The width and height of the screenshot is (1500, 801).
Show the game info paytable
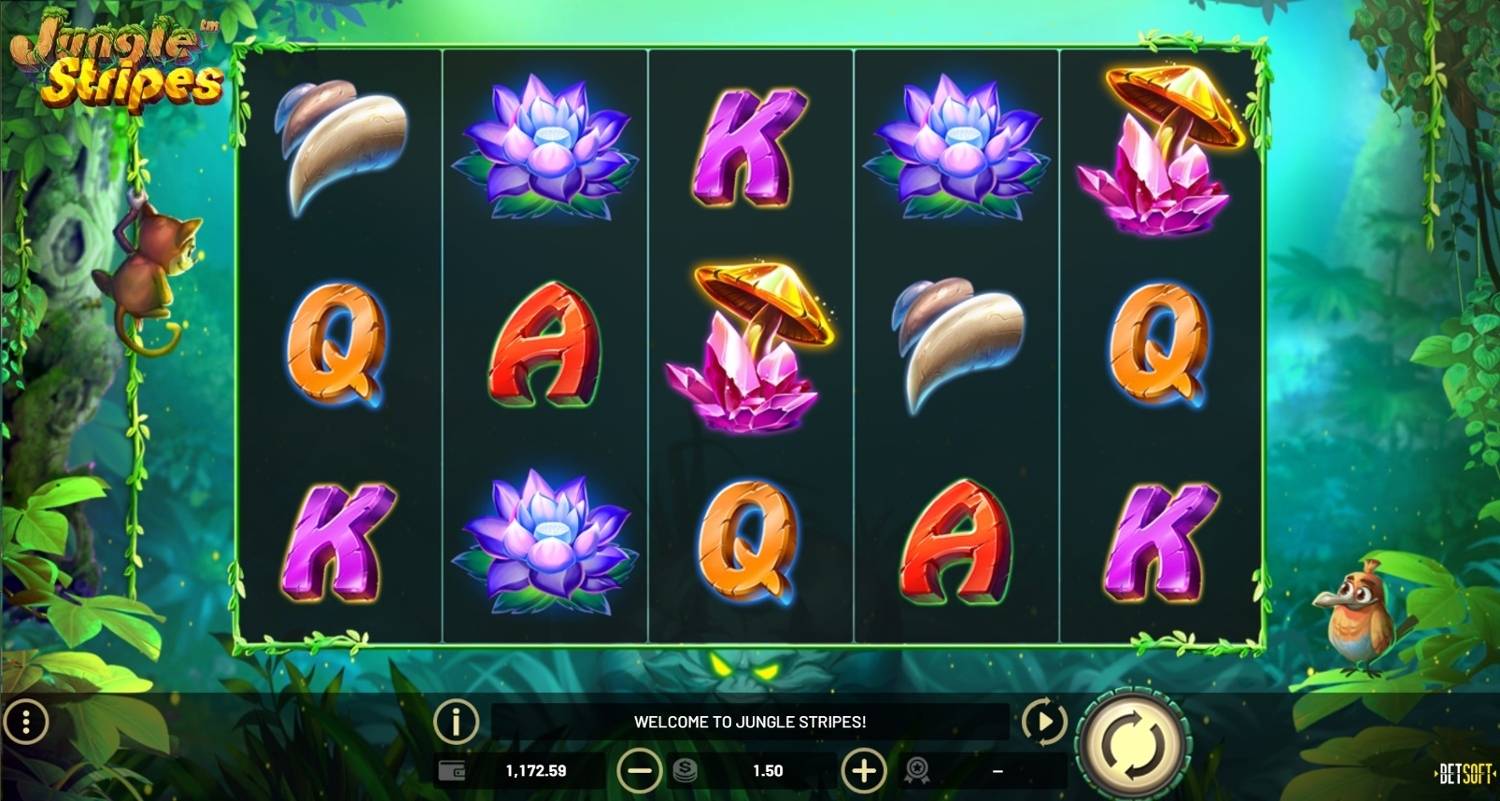(x=456, y=722)
